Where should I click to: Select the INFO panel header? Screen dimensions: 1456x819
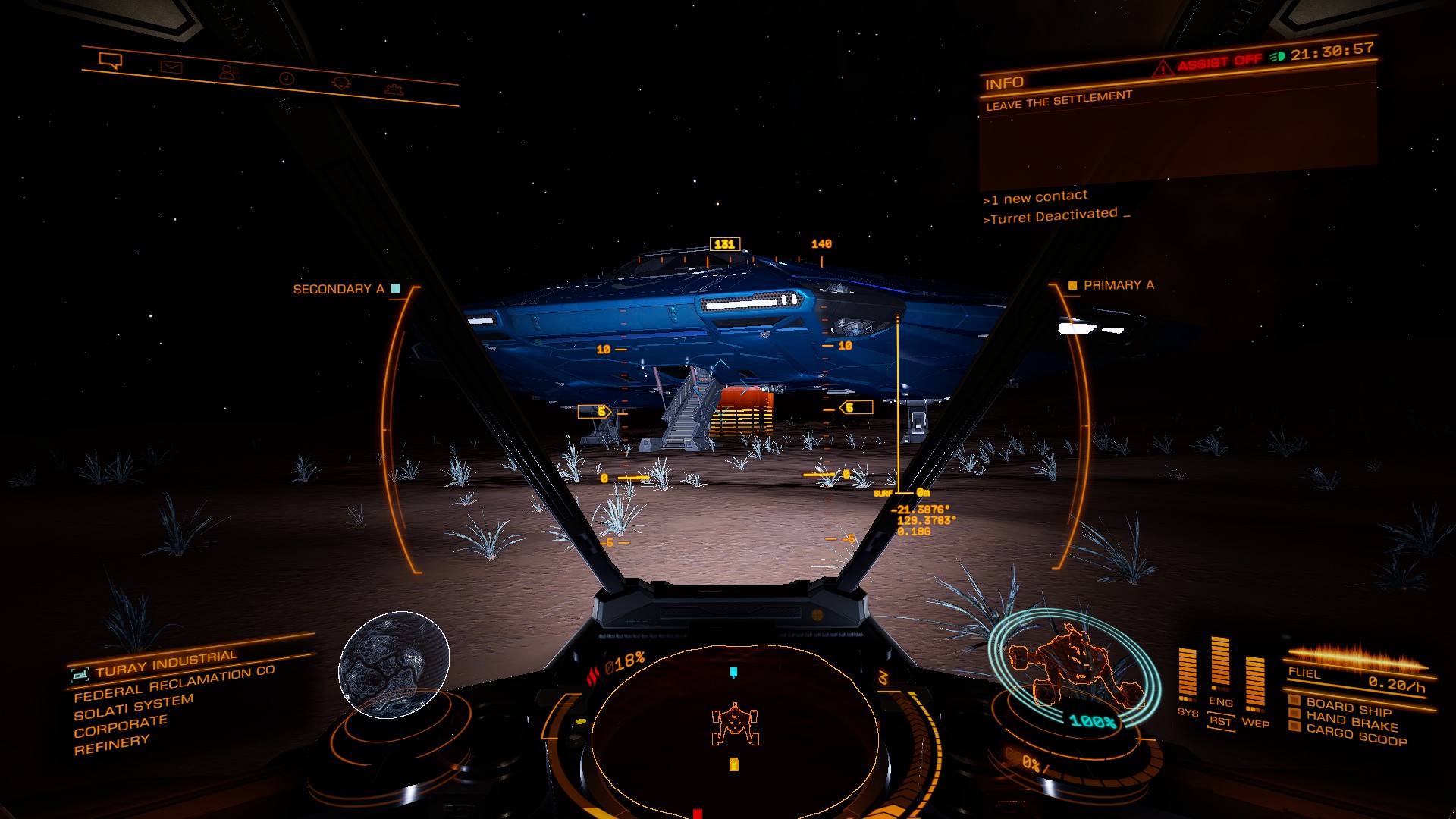[x=1004, y=83]
